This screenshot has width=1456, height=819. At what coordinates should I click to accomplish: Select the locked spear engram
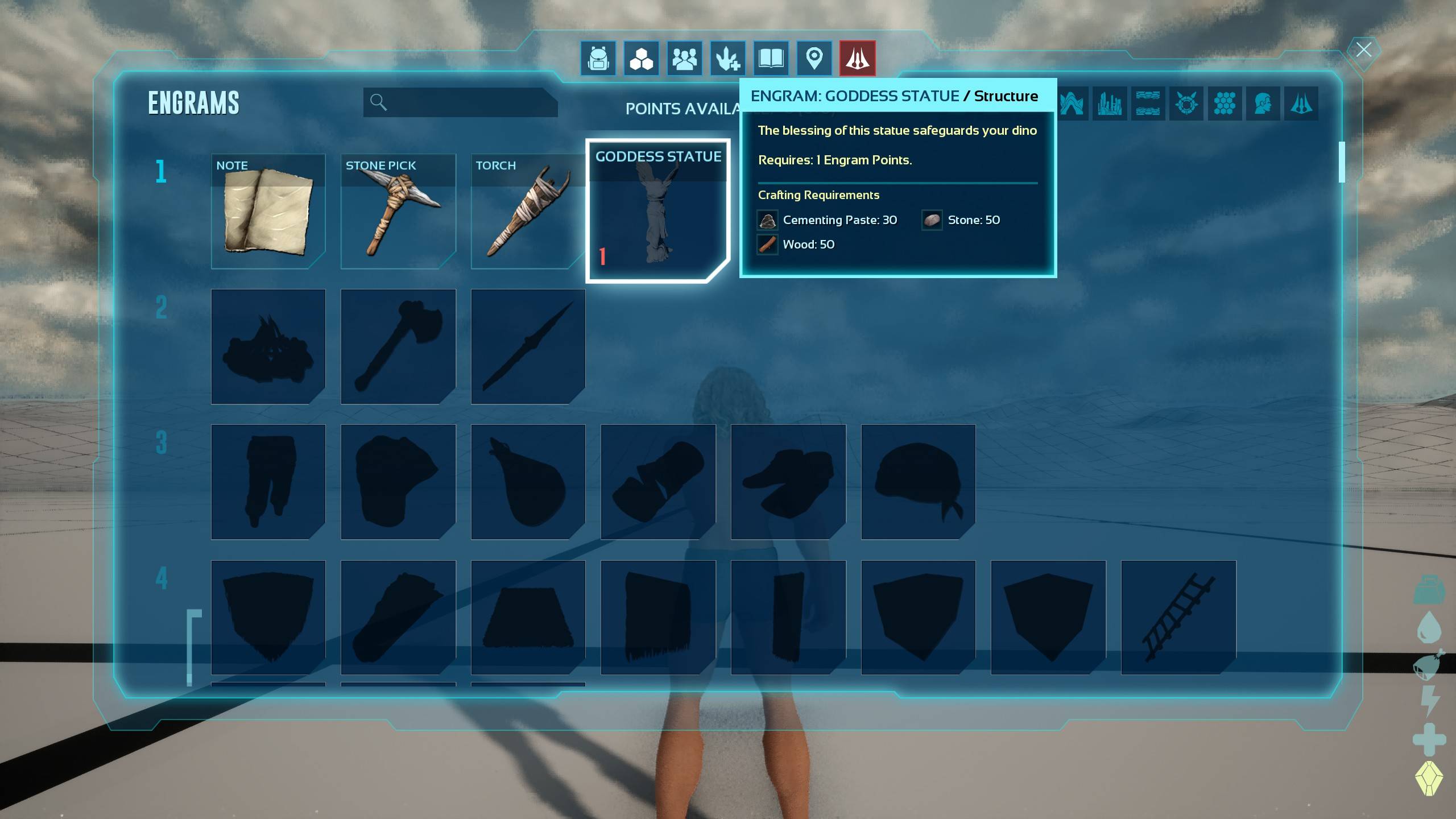pos(528,346)
